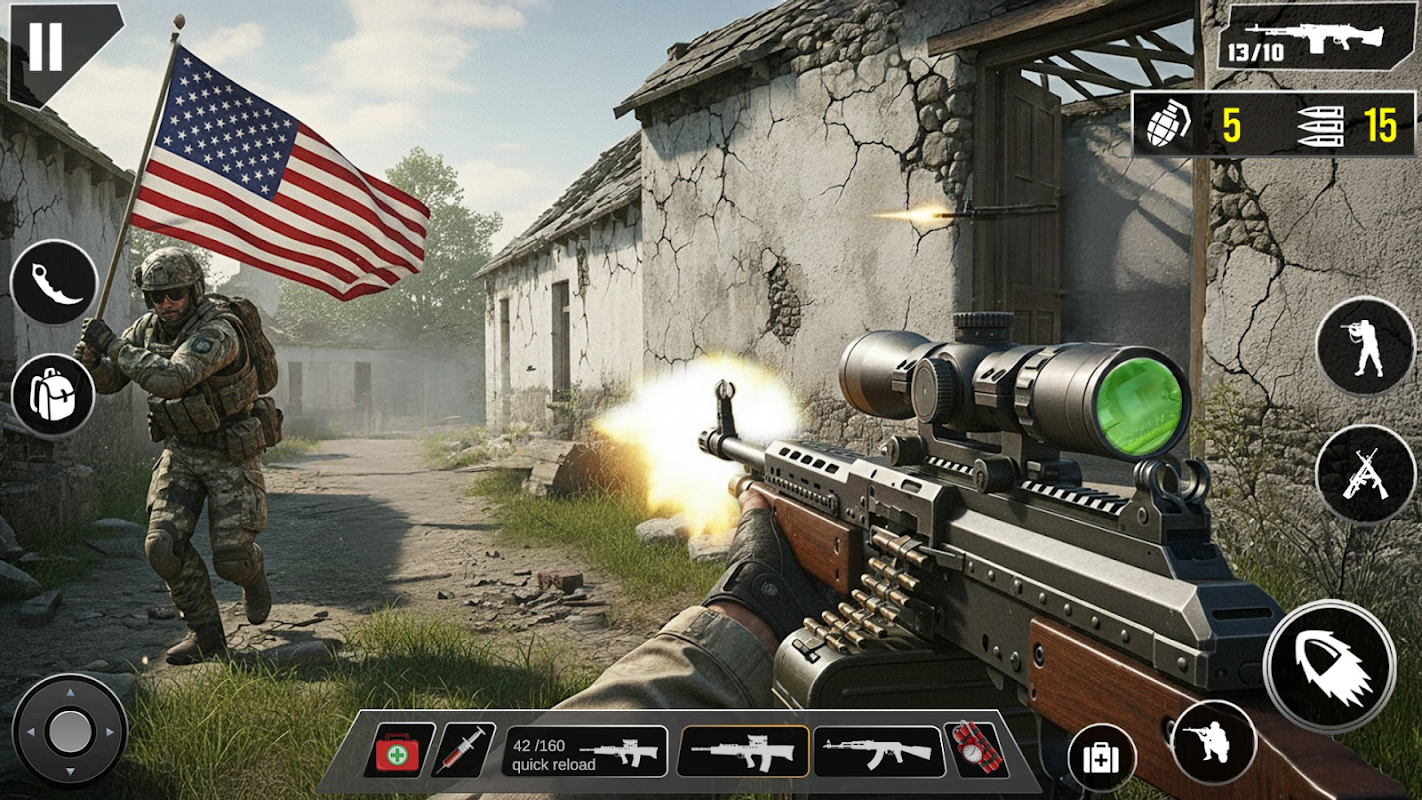Choose the highlighted bullpup rifle slot
The height and width of the screenshot is (800, 1422).
tap(744, 751)
